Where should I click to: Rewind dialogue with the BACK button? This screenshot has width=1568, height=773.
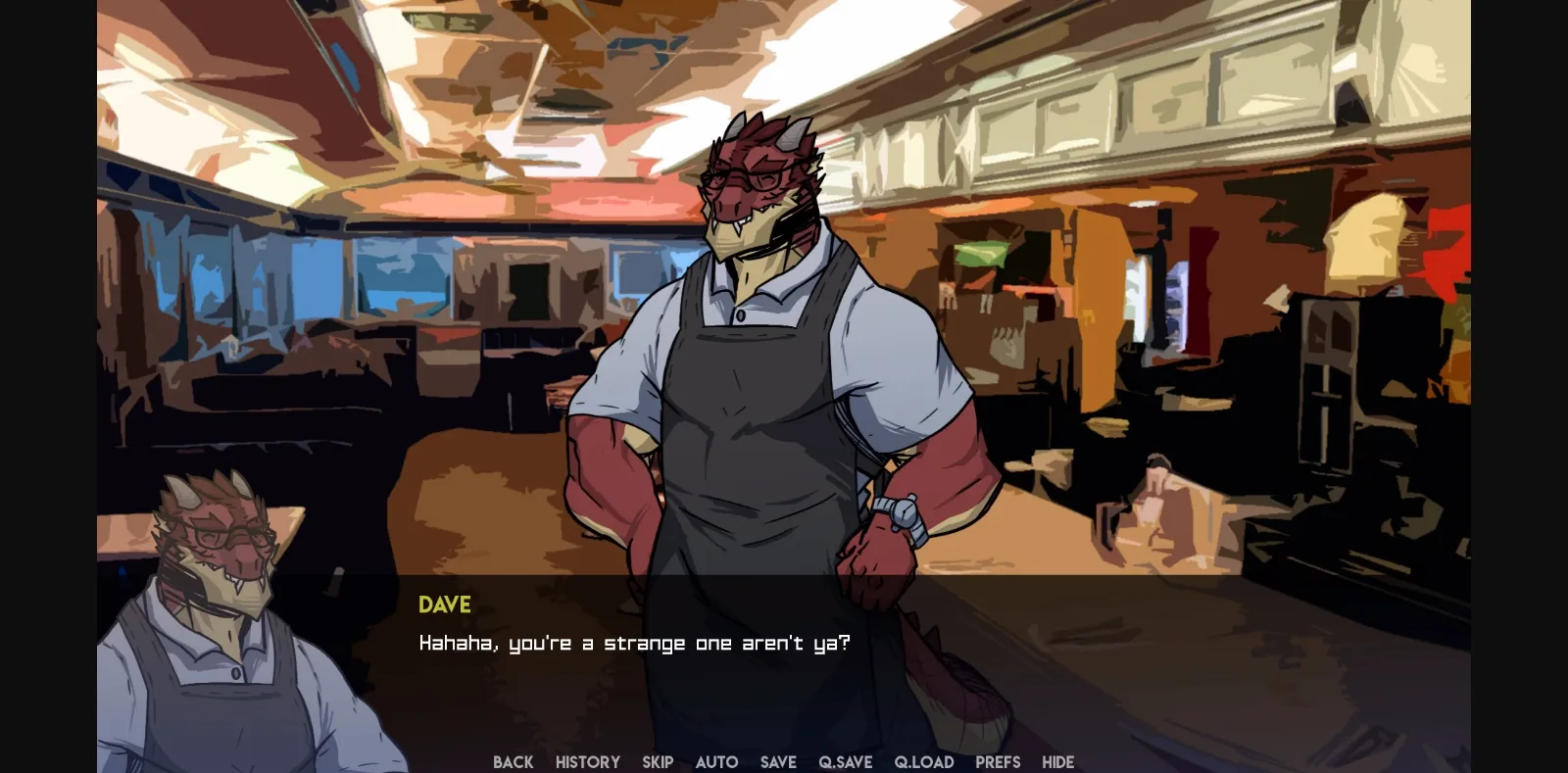coord(513,762)
